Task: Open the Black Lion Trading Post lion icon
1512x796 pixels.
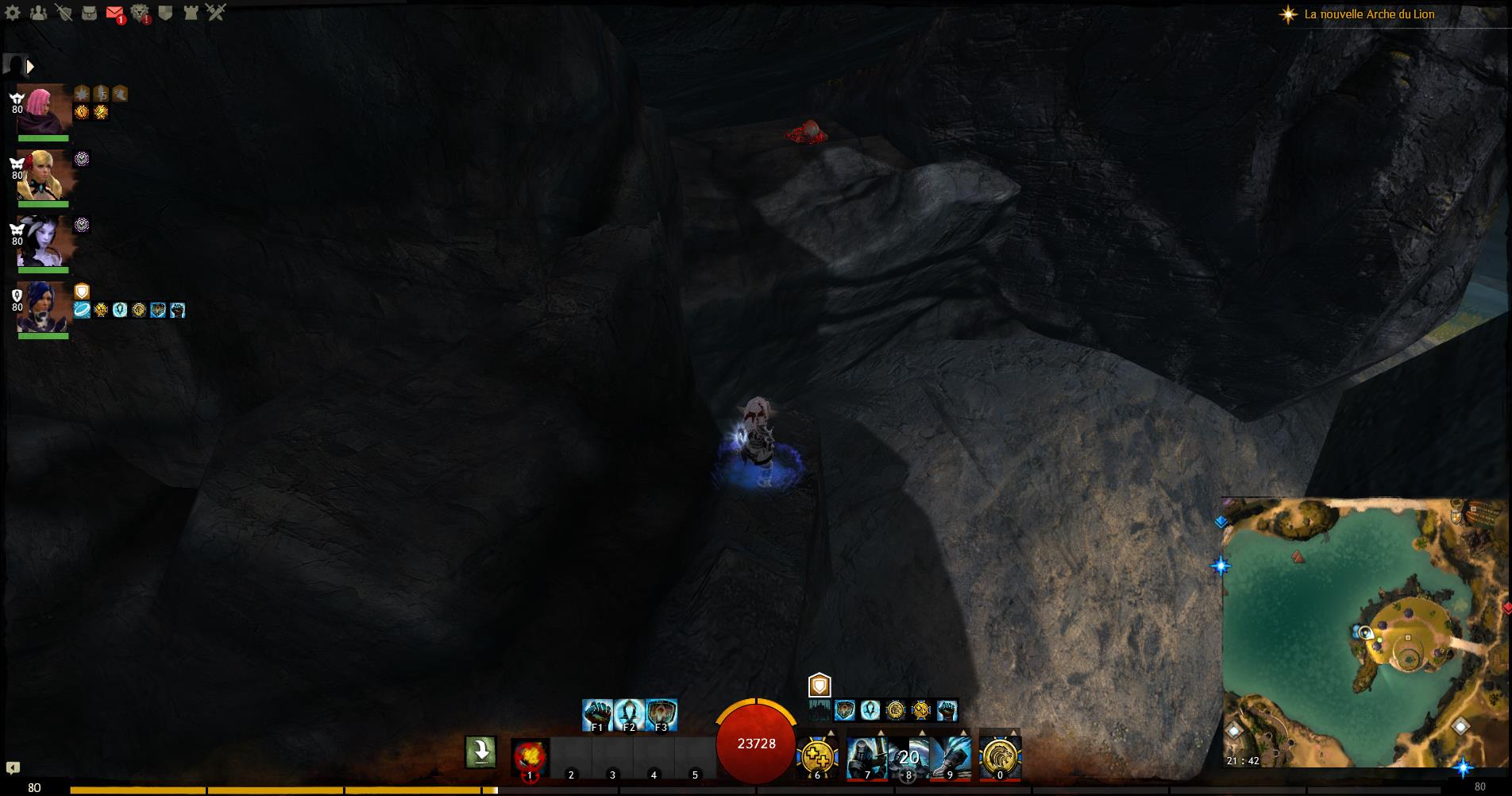Action: click(x=140, y=13)
